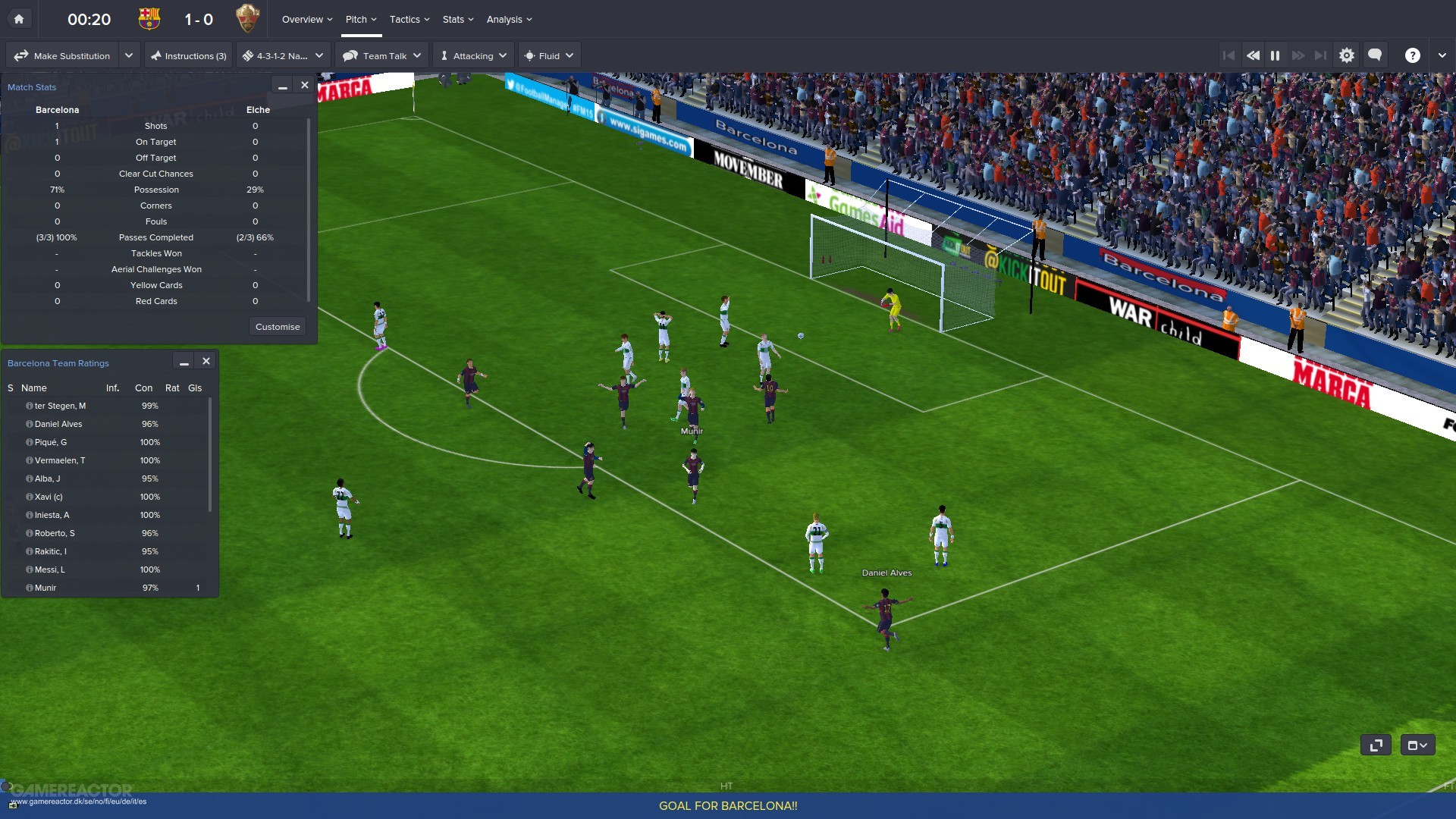This screenshot has width=1456, height=819.
Task: Enter fullscreen view of the pitch
Action: point(1376,745)
